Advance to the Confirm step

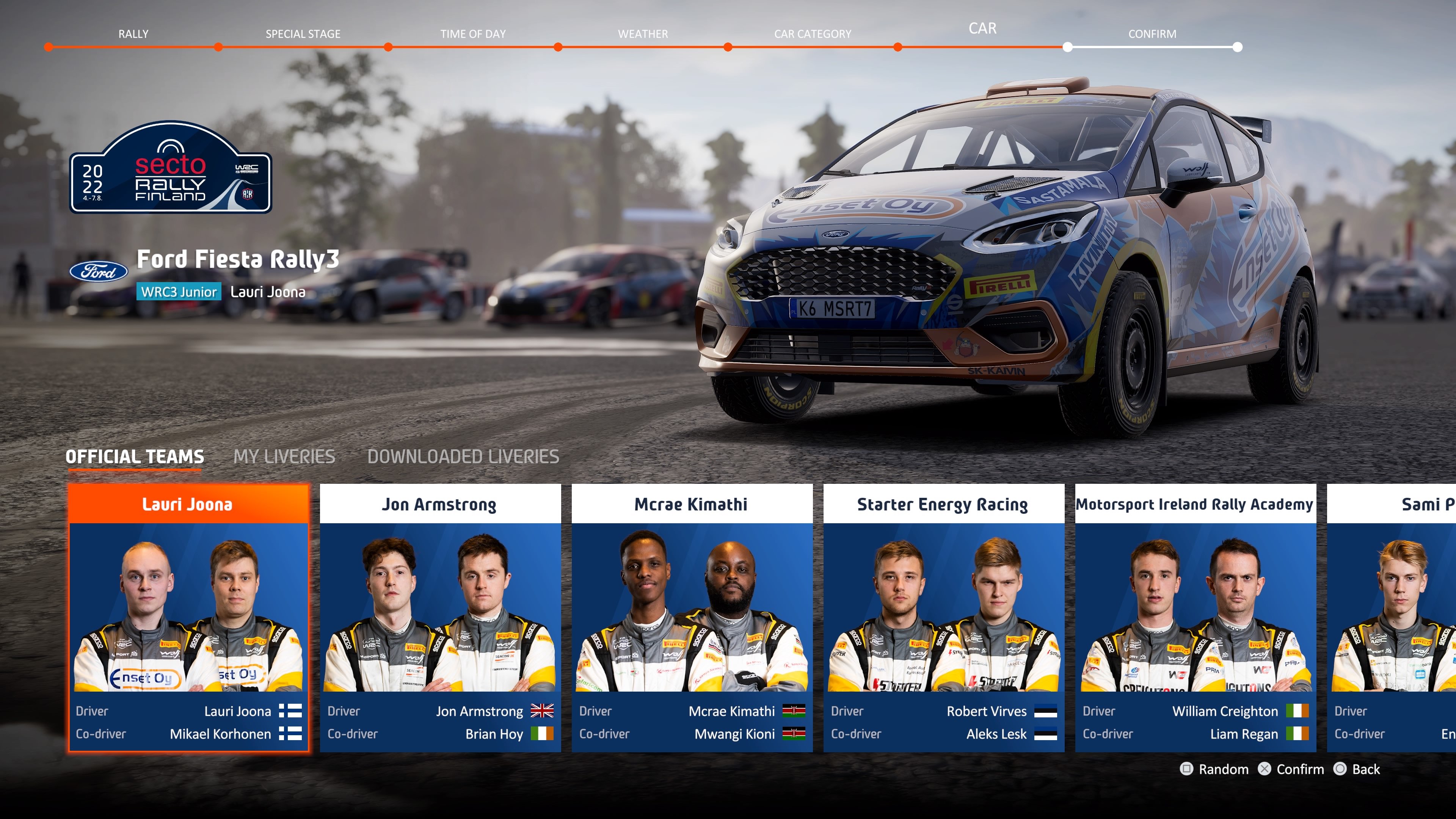coord(1152,35)
